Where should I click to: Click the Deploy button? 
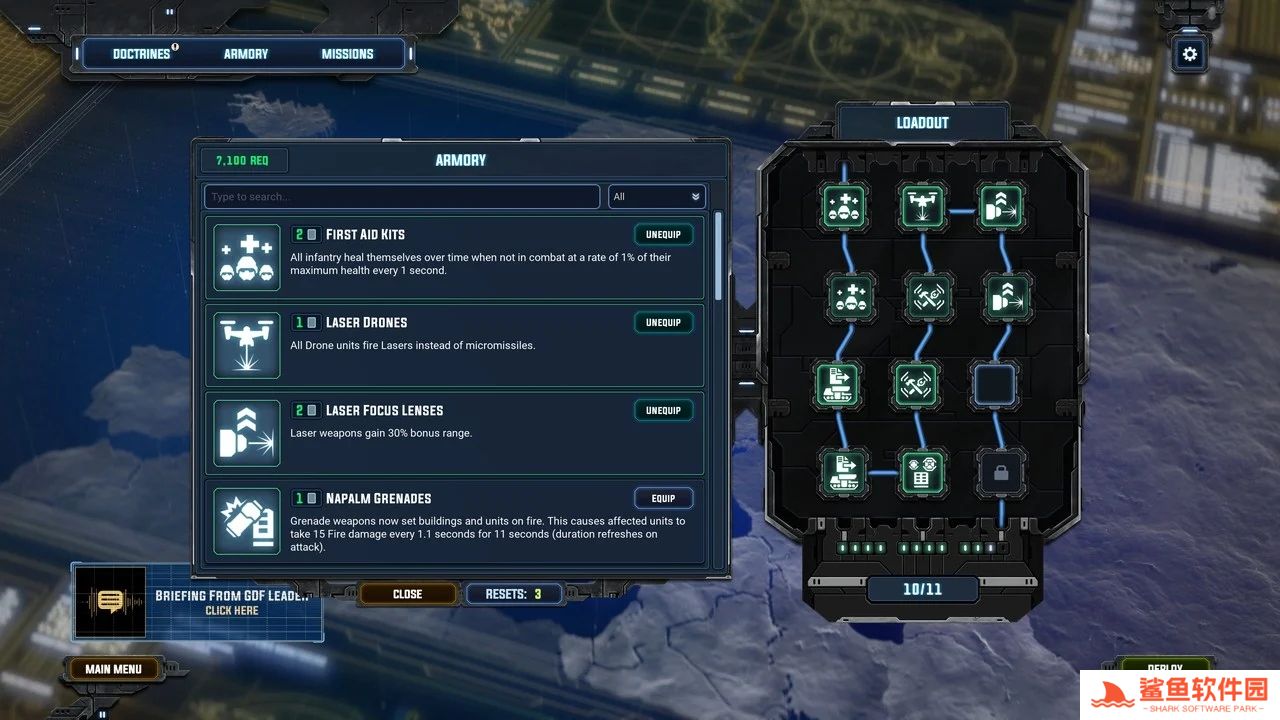pos(1164,667)
